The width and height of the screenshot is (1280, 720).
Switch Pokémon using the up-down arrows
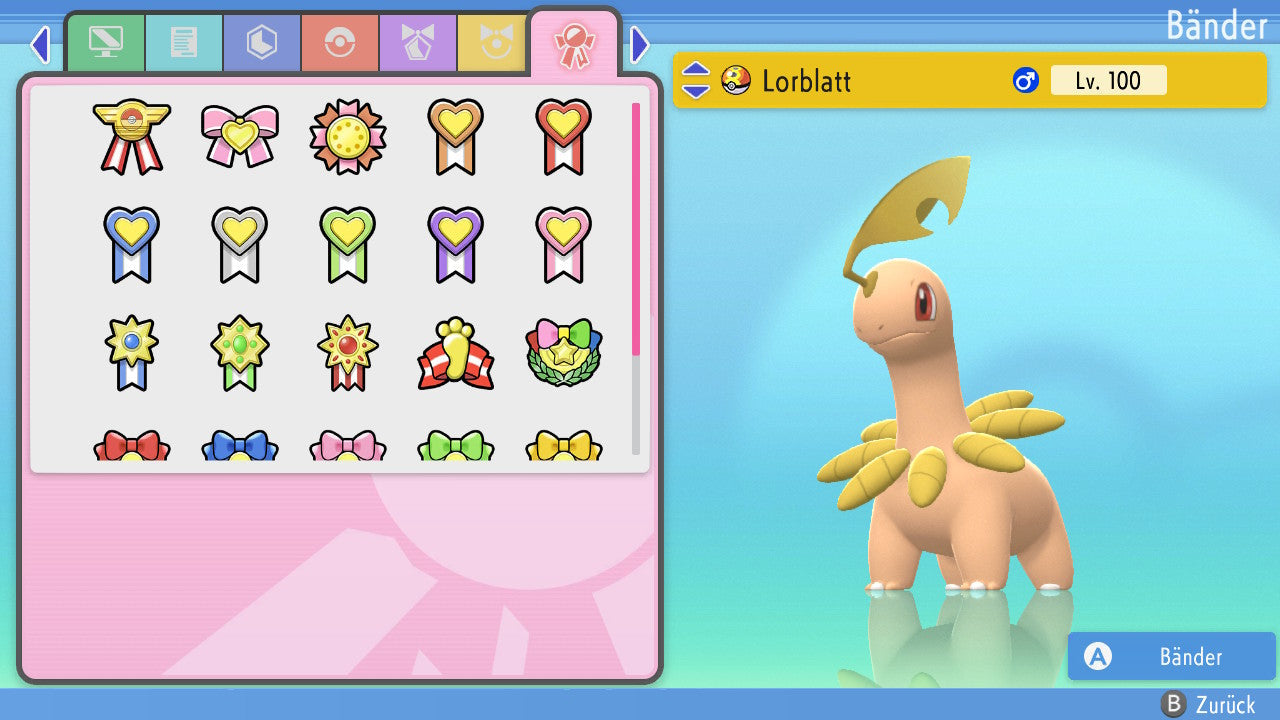click(x=696, y=80)
